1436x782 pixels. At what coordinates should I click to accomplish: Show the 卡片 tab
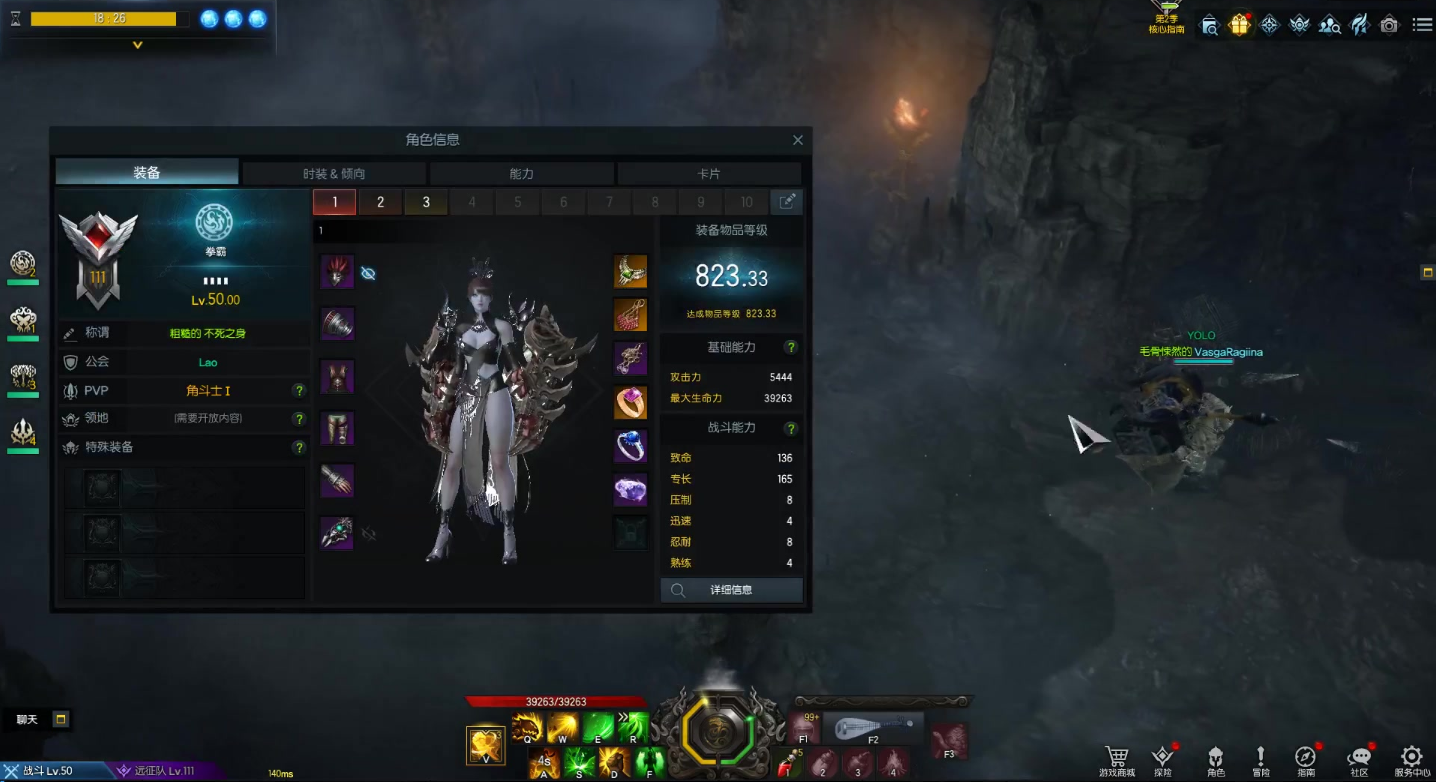pos(708,174)
